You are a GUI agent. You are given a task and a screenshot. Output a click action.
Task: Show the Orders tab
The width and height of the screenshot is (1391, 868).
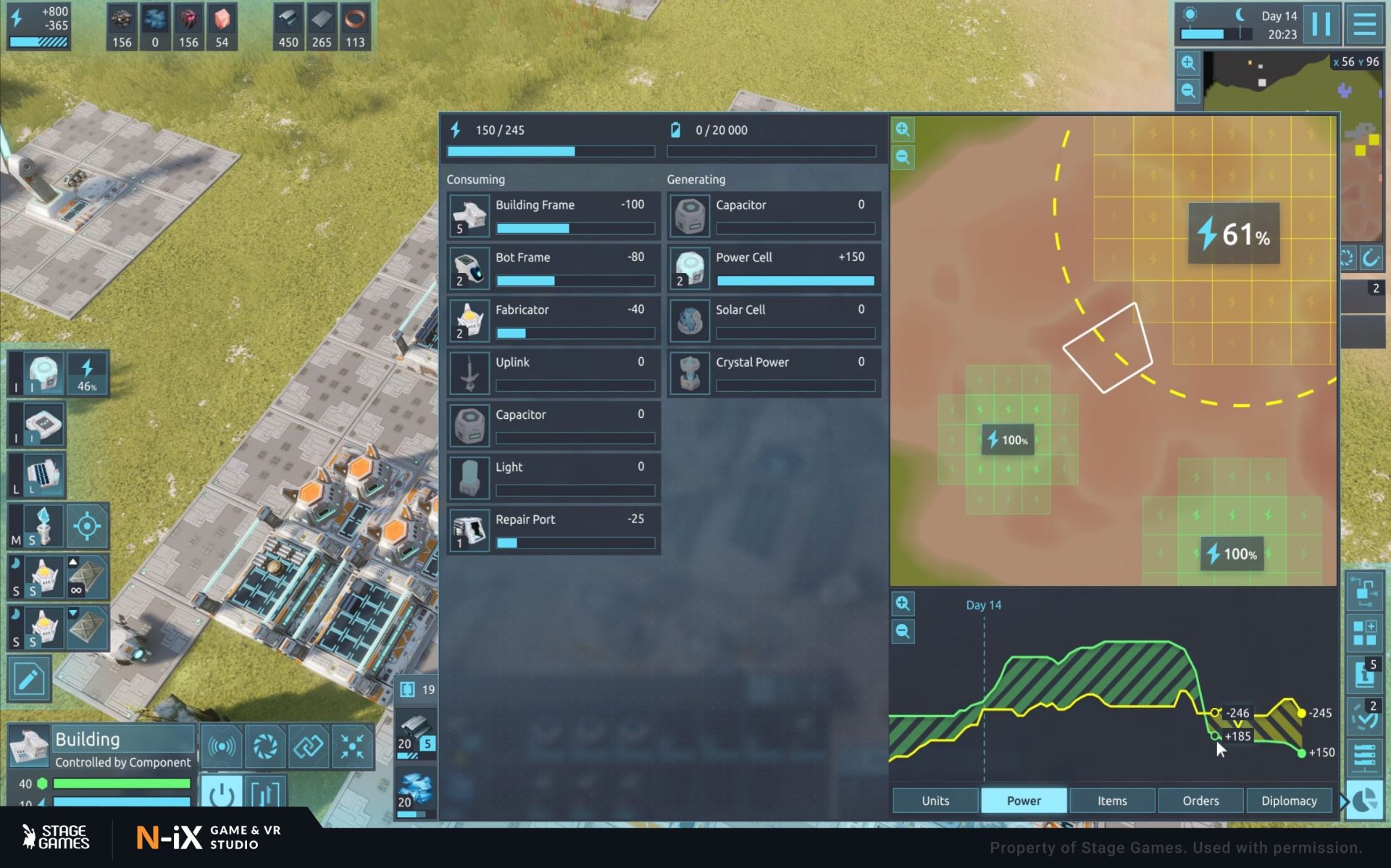pyautogui.click(x=1200, y=801)
